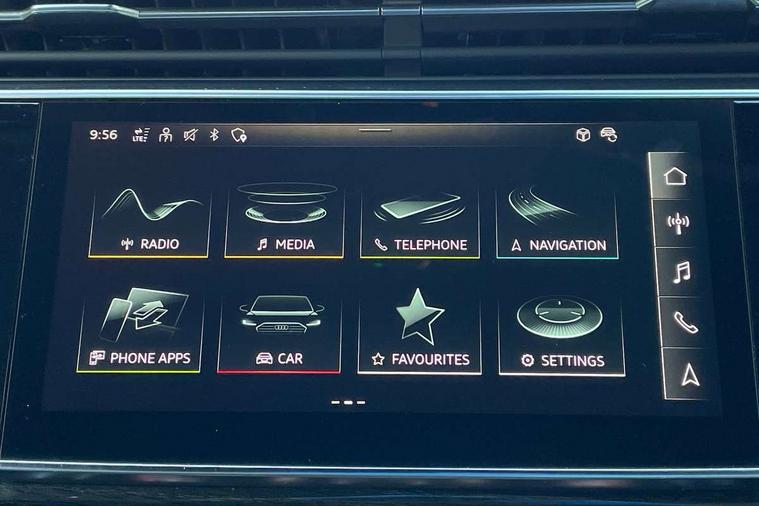The image size is (759, 506).
Task: Select the radio antenna sidebar shortcut
Action: [x=677, y=222]
